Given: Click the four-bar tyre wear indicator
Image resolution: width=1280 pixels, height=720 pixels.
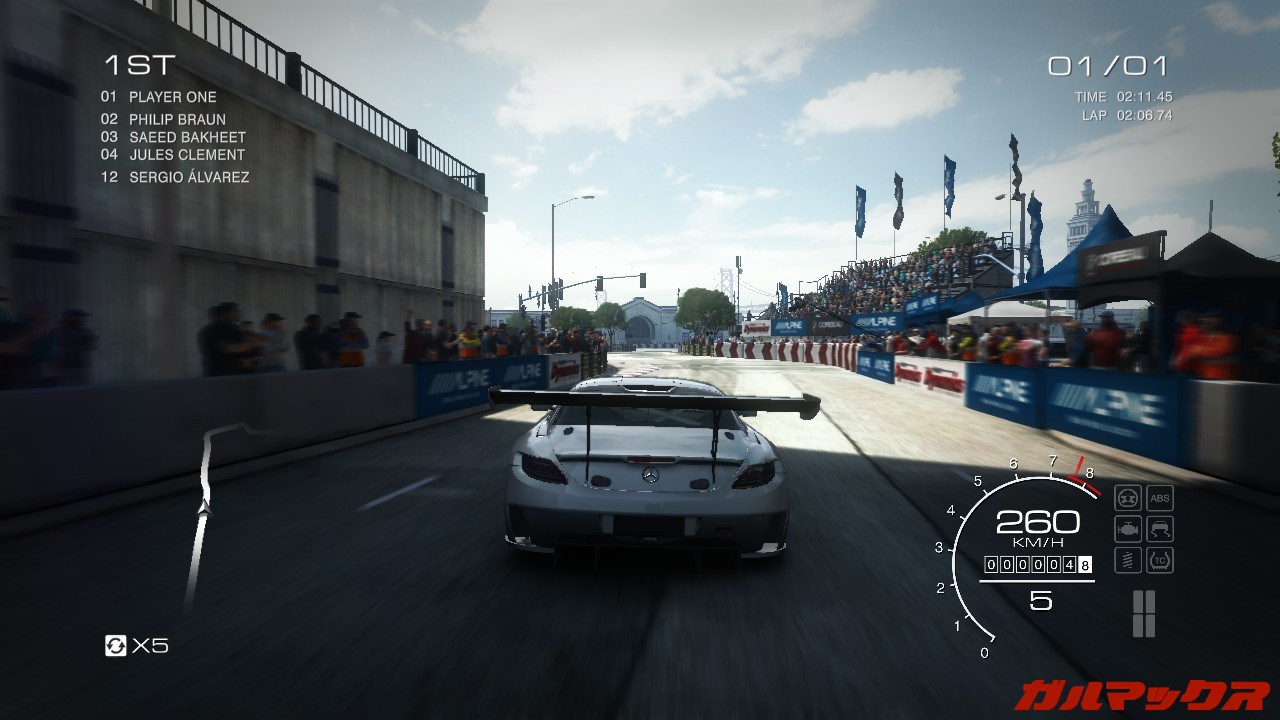Looking at the screenshot, I should [1143, 613].
